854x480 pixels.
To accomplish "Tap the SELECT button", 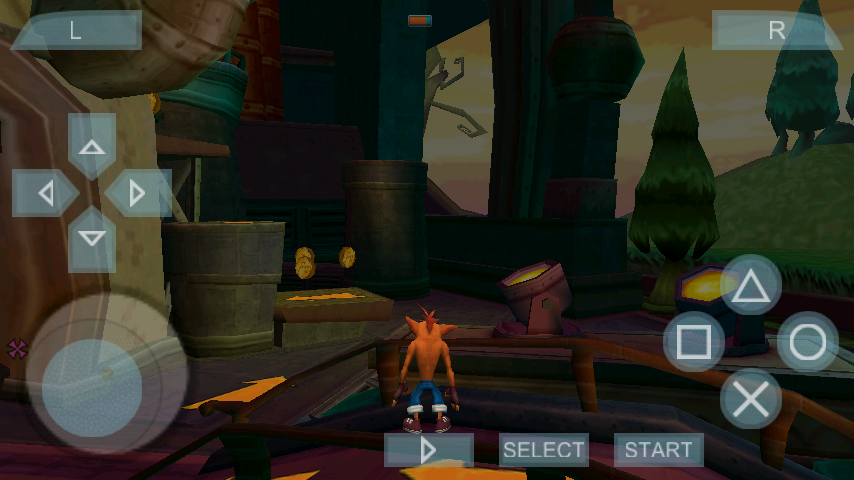I will click(543, 450).
